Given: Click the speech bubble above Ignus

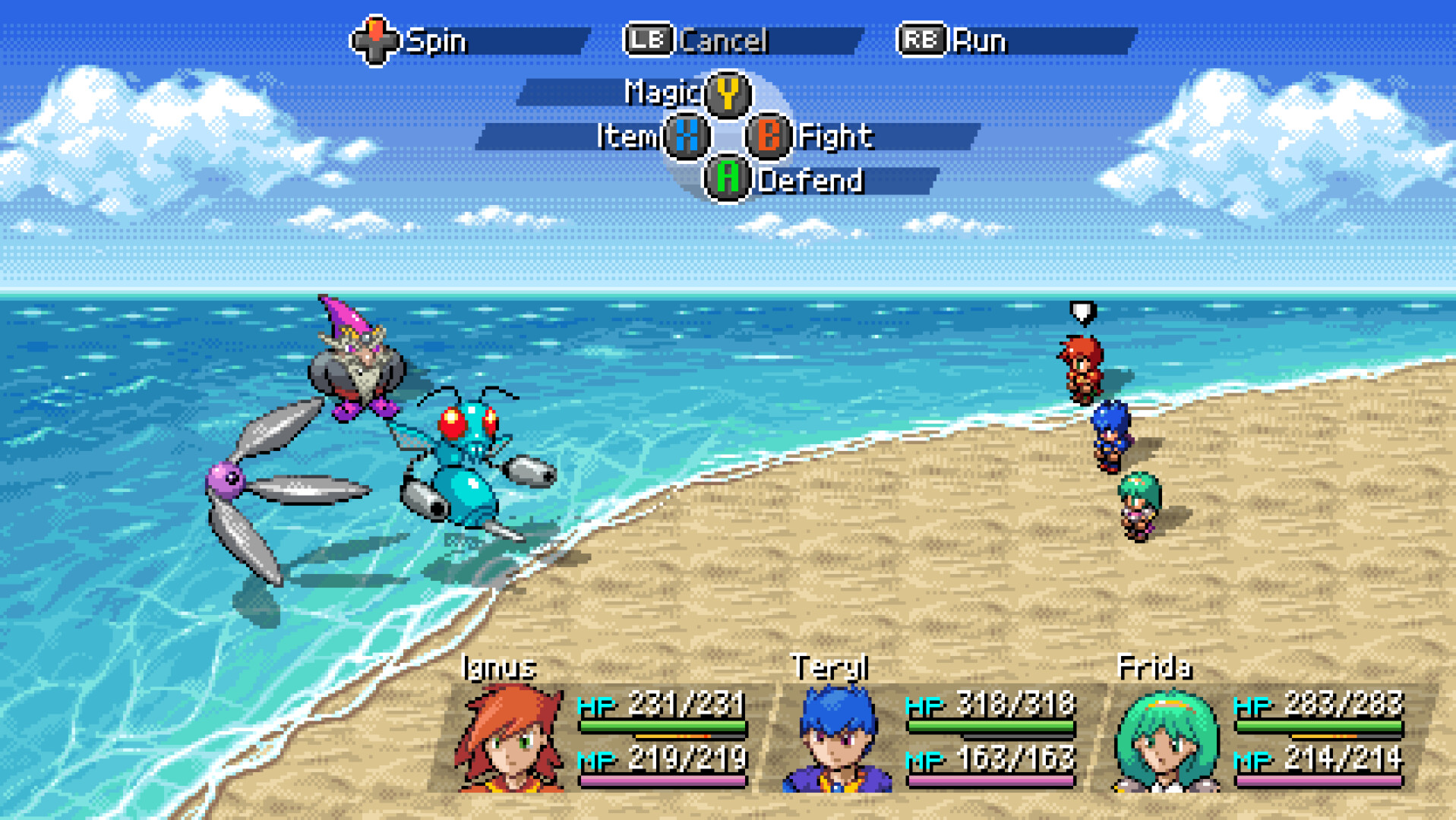Looking at the screenshot, I should [x=1082, y=311].
